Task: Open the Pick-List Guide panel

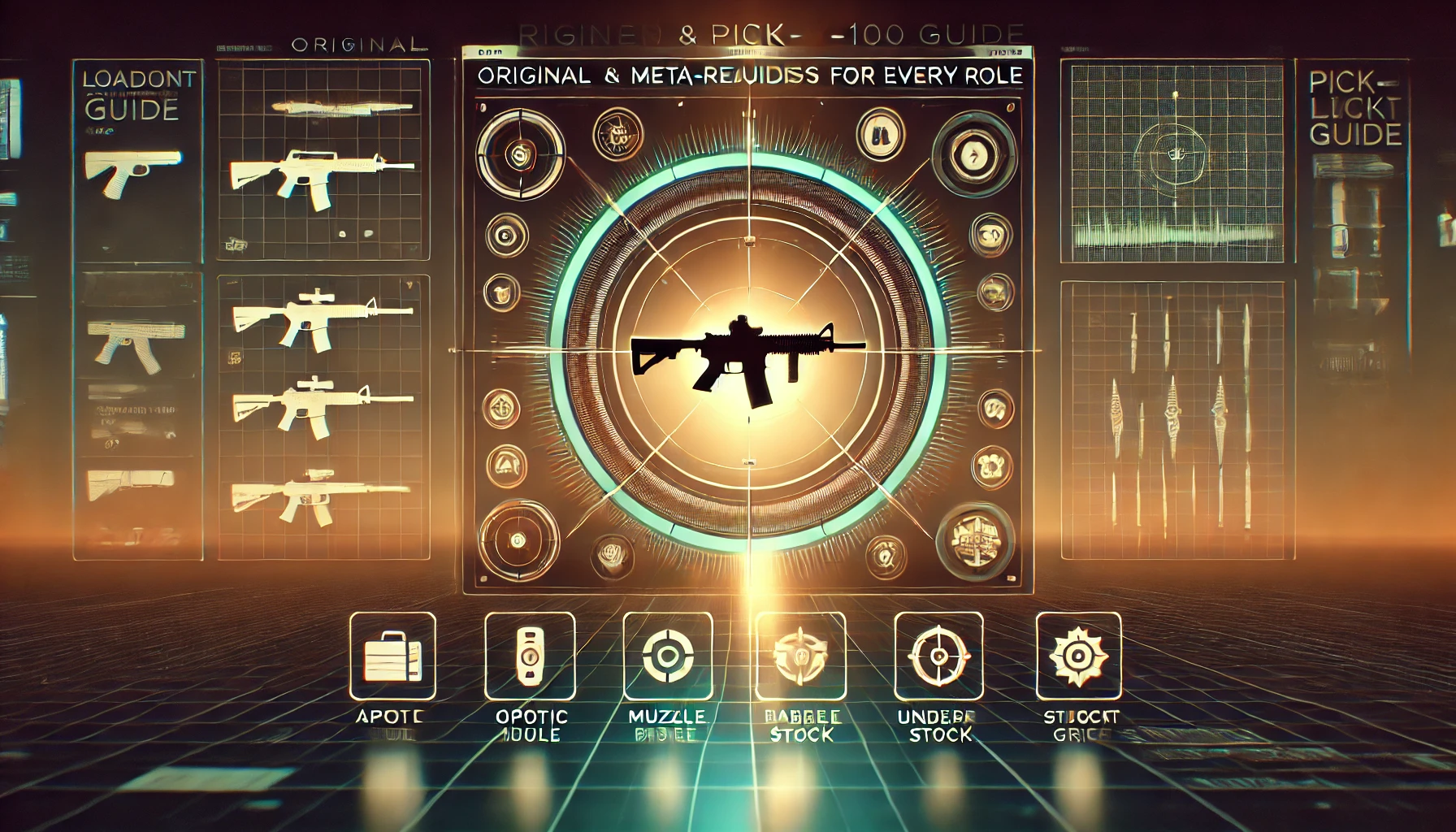Action: 1354,109
